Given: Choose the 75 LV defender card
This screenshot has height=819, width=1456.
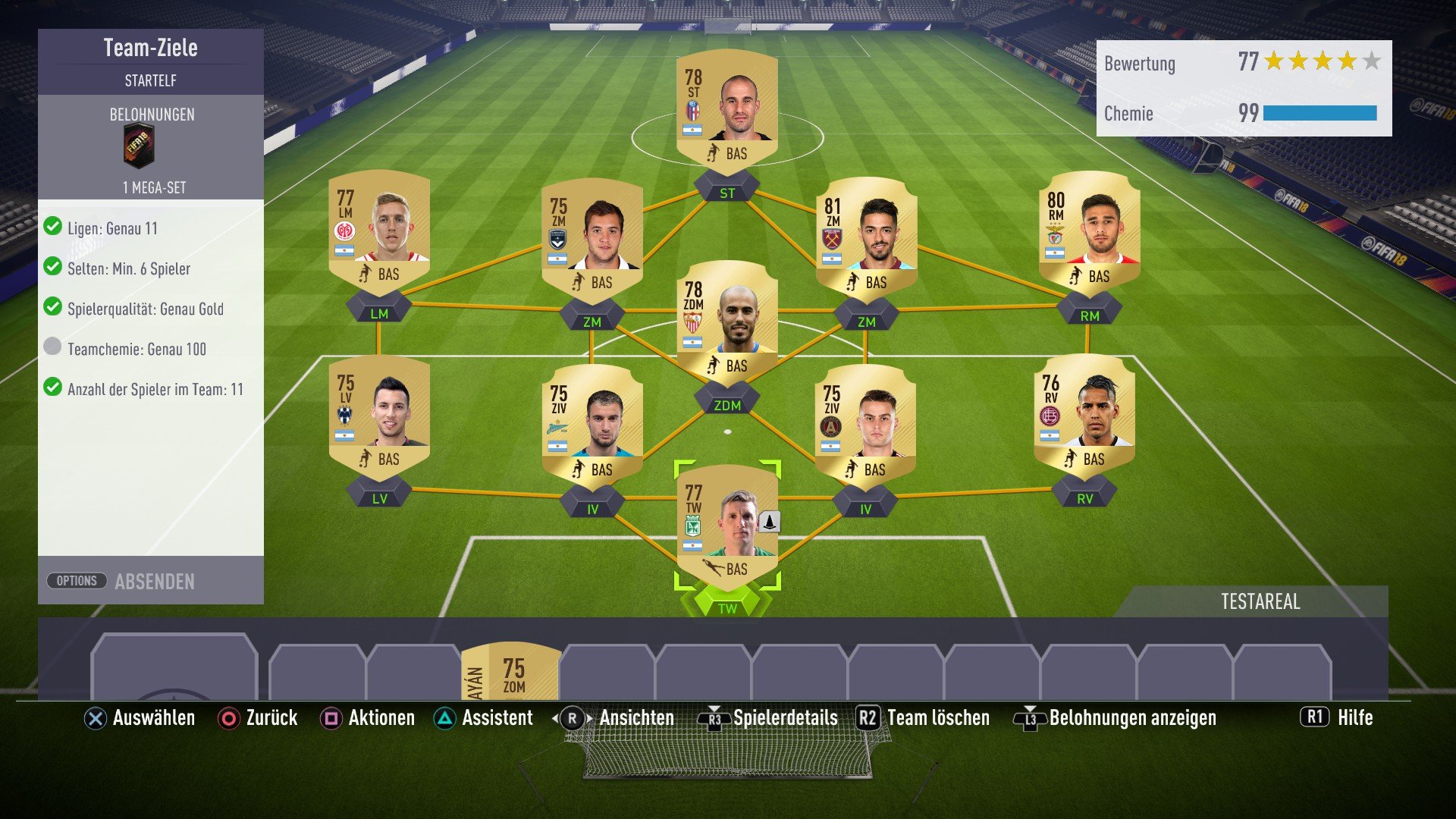Looking at the screenshot, I should (378, 416).
